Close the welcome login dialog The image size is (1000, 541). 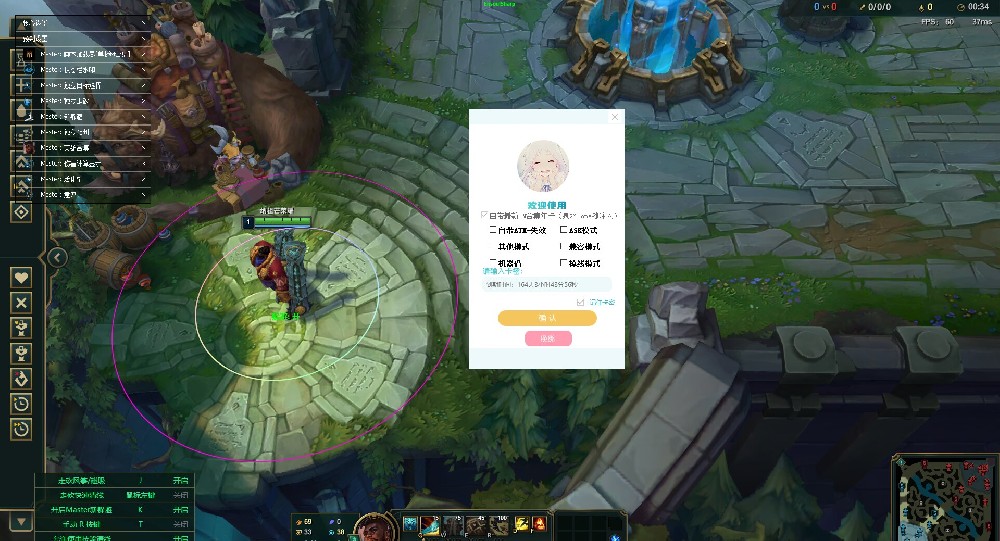(x=615, y=117)
